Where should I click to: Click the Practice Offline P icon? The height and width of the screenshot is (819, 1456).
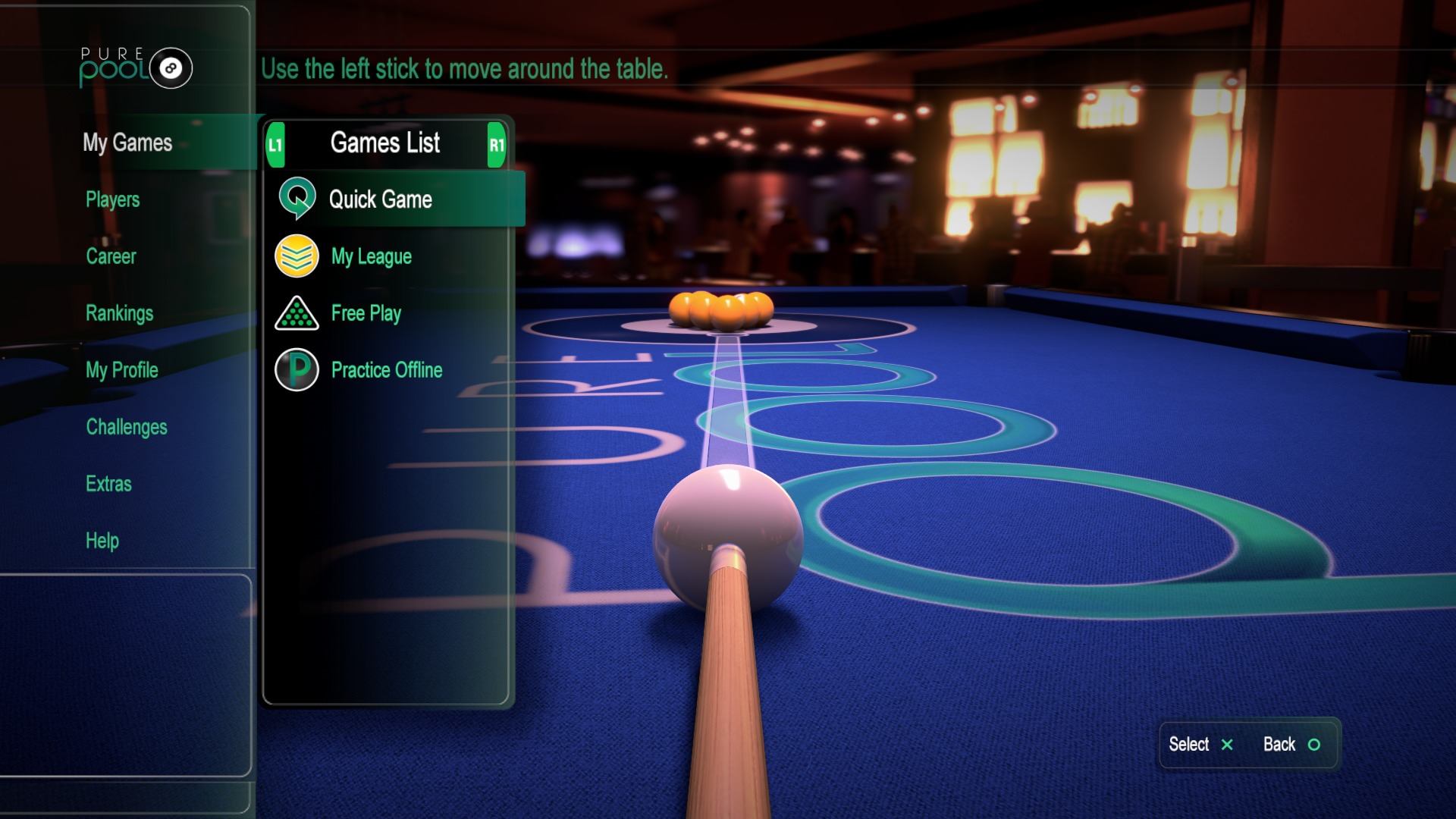click(297, 370)
